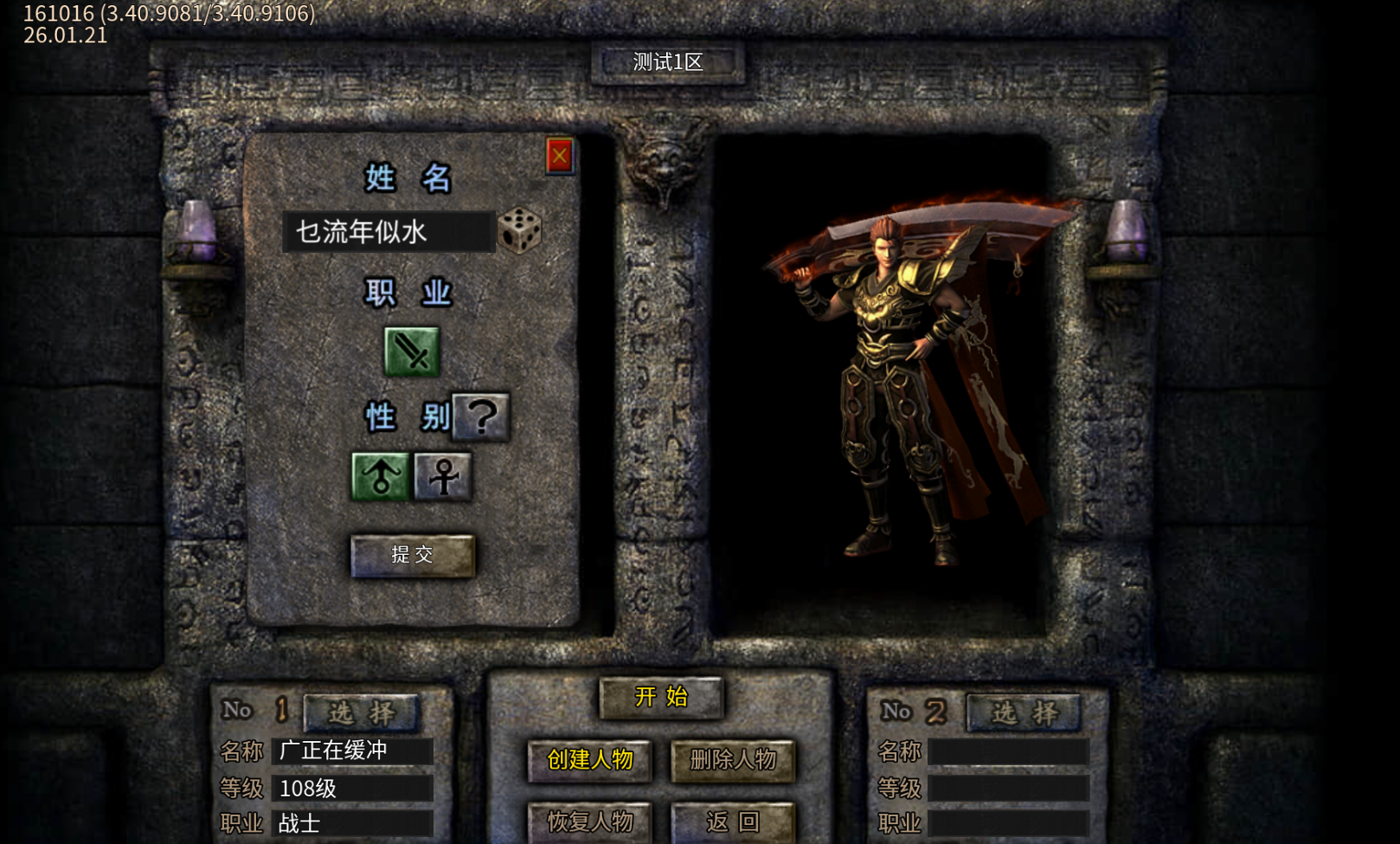This screenshot has width=1400, height=844.
Task: Choose the female gender icon
Action: 443,476
